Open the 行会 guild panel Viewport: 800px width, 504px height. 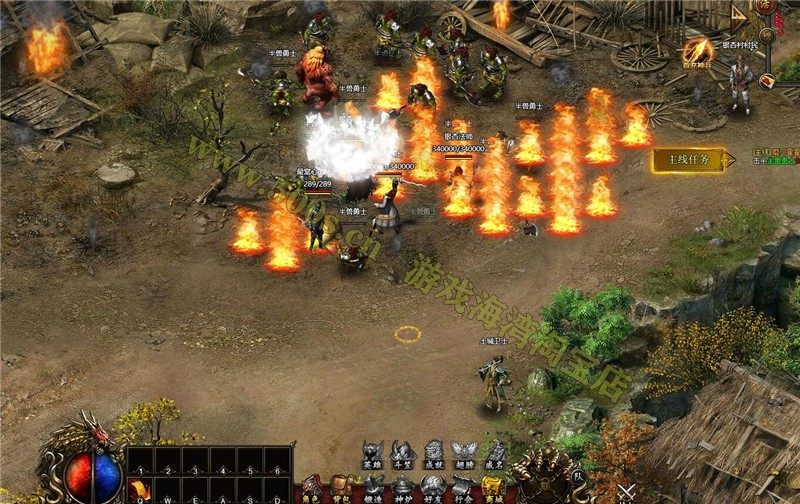point(463,488)
